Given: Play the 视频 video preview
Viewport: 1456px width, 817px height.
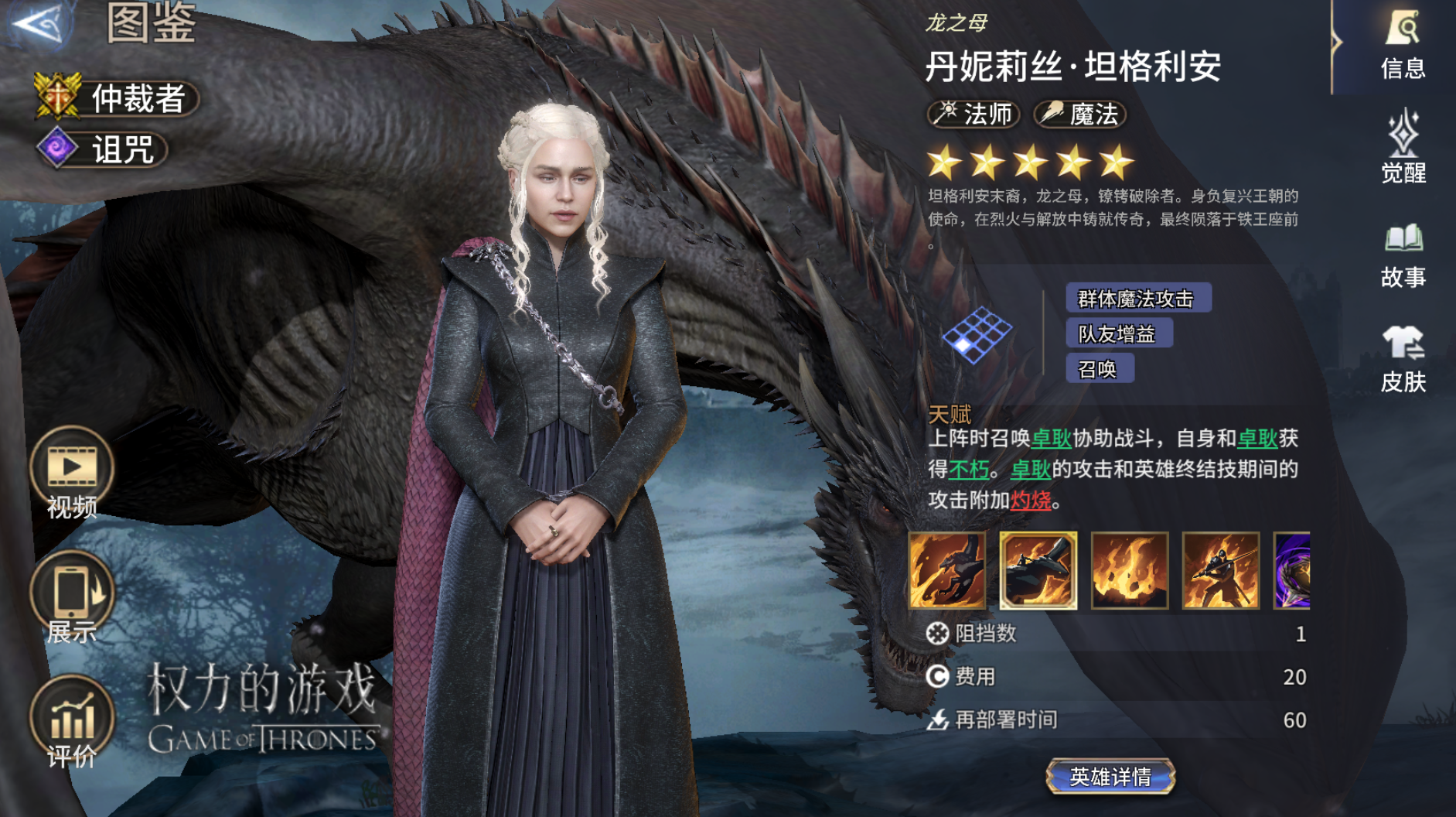Looking at the screenshot, I should point(72,472).
